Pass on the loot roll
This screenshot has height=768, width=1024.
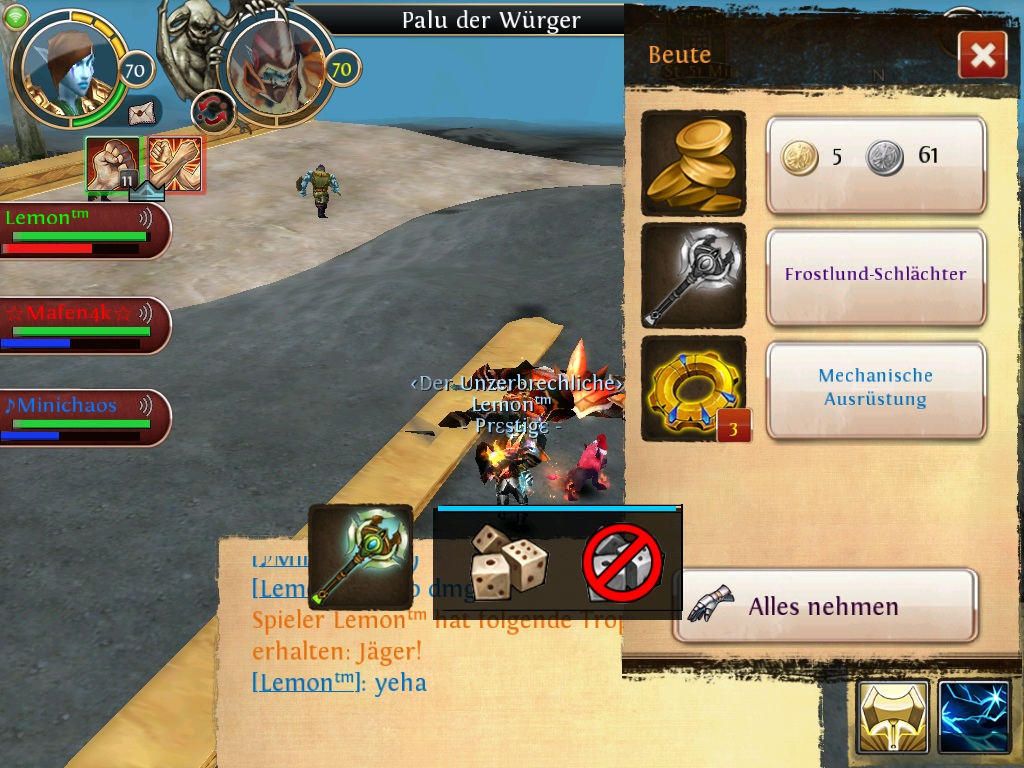point(622,563)
